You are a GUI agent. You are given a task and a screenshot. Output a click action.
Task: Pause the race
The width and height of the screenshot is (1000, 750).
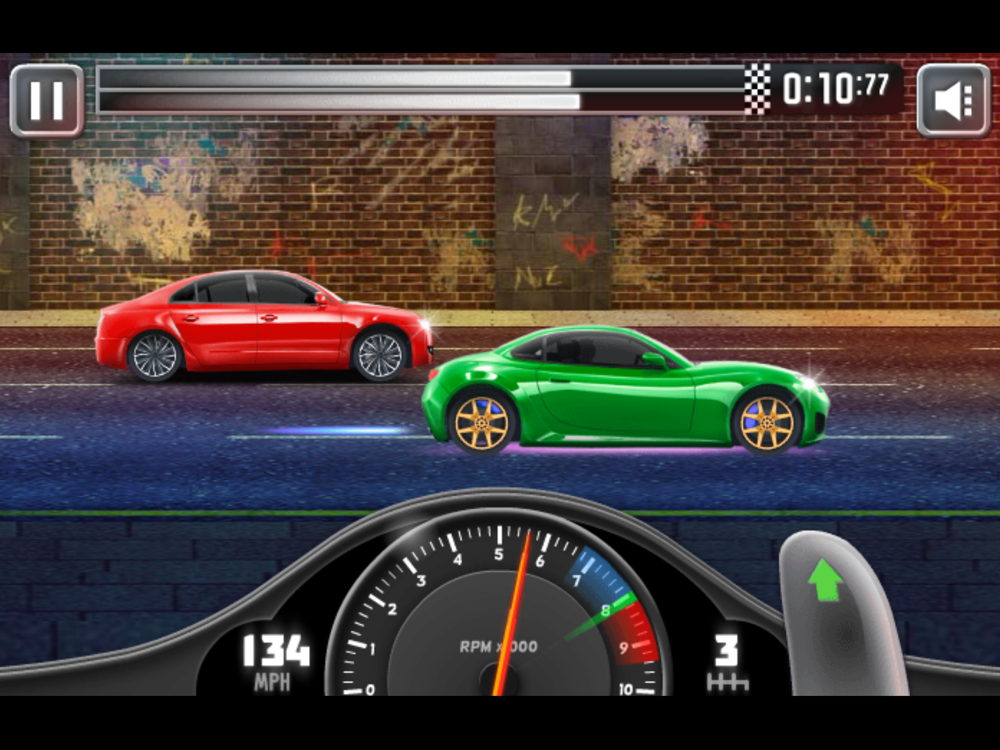point(47,100)
